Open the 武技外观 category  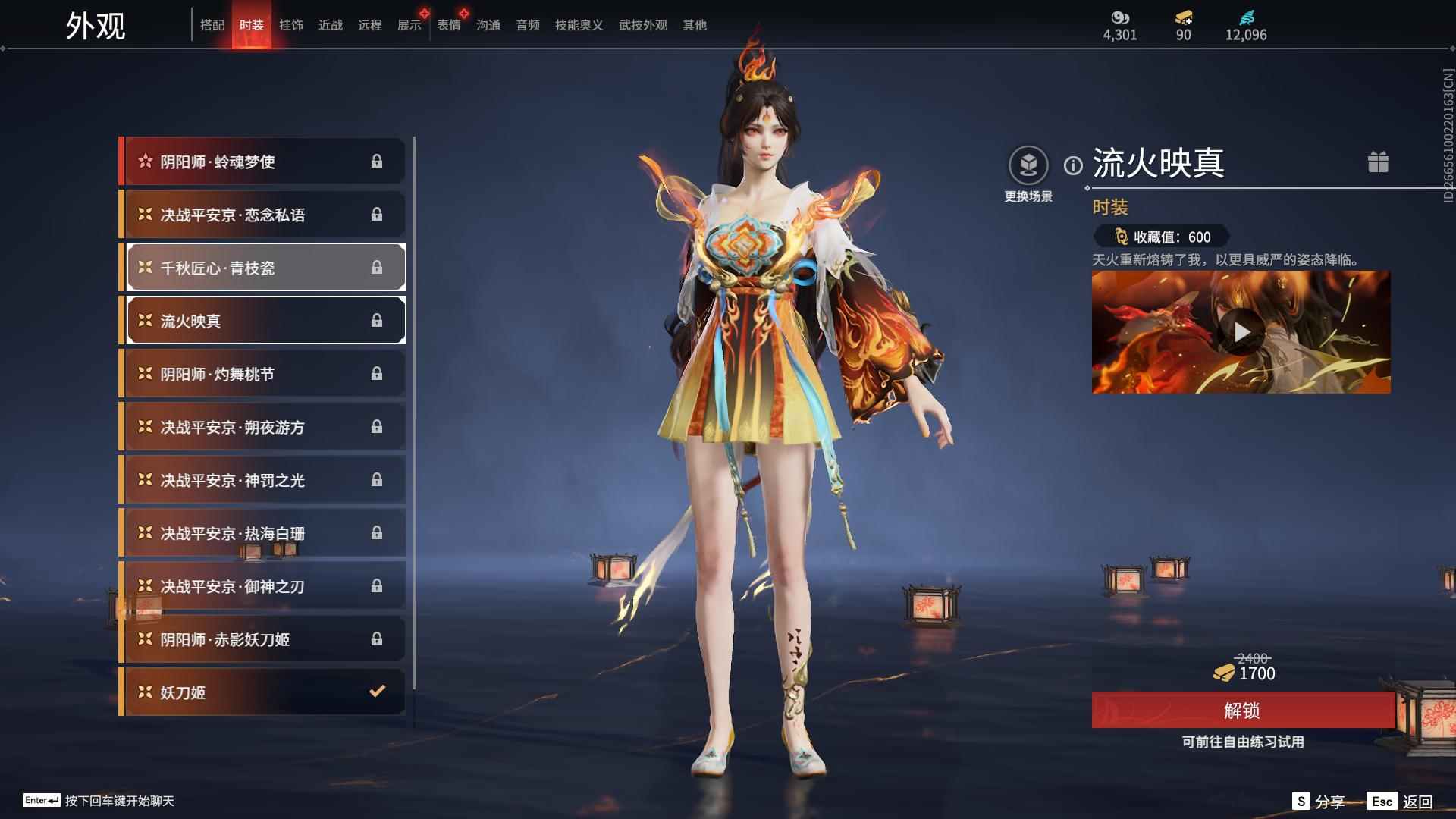click(641, 25)
